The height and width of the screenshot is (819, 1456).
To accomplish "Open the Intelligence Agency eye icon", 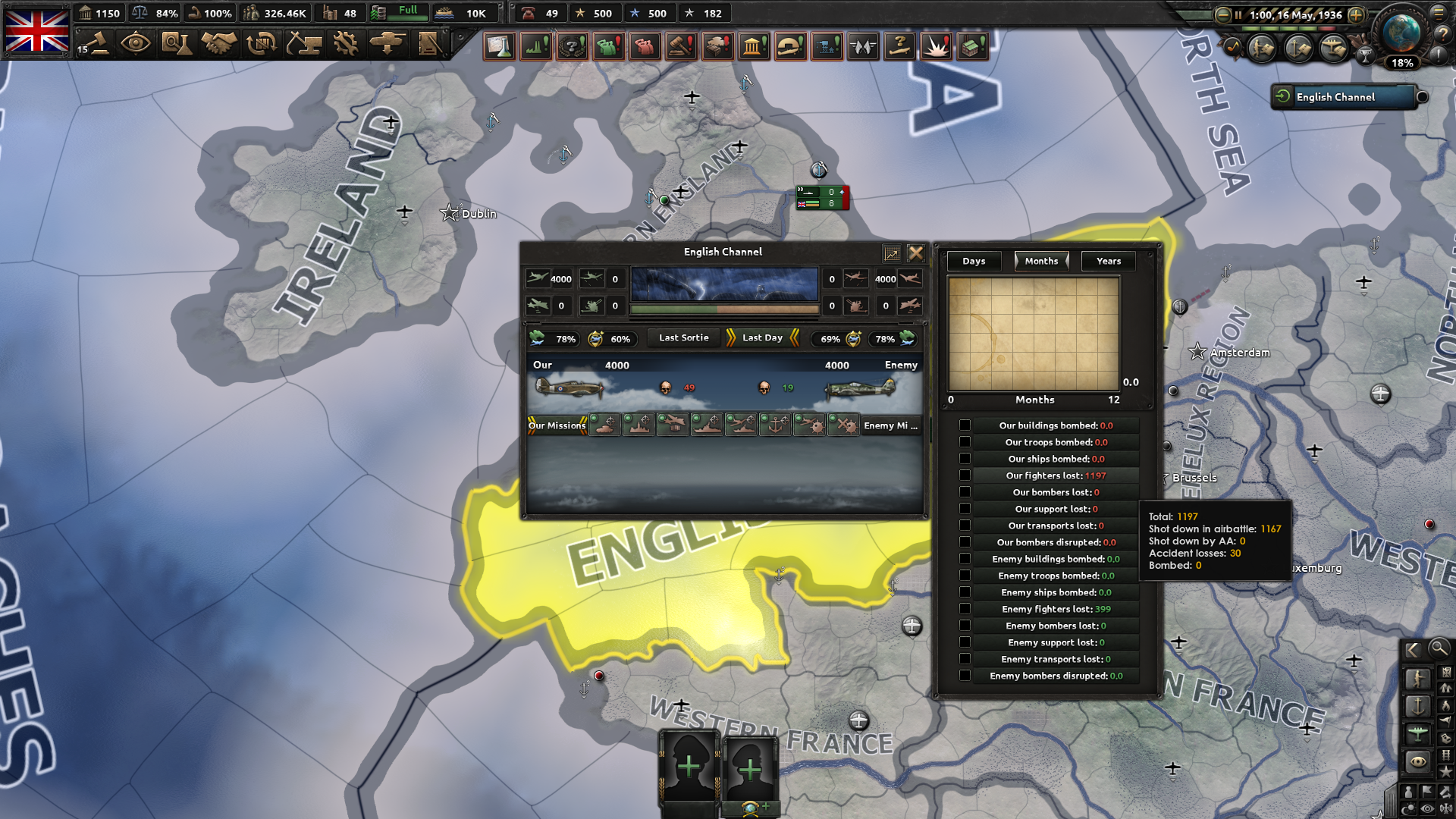I will tap(135, 44).
